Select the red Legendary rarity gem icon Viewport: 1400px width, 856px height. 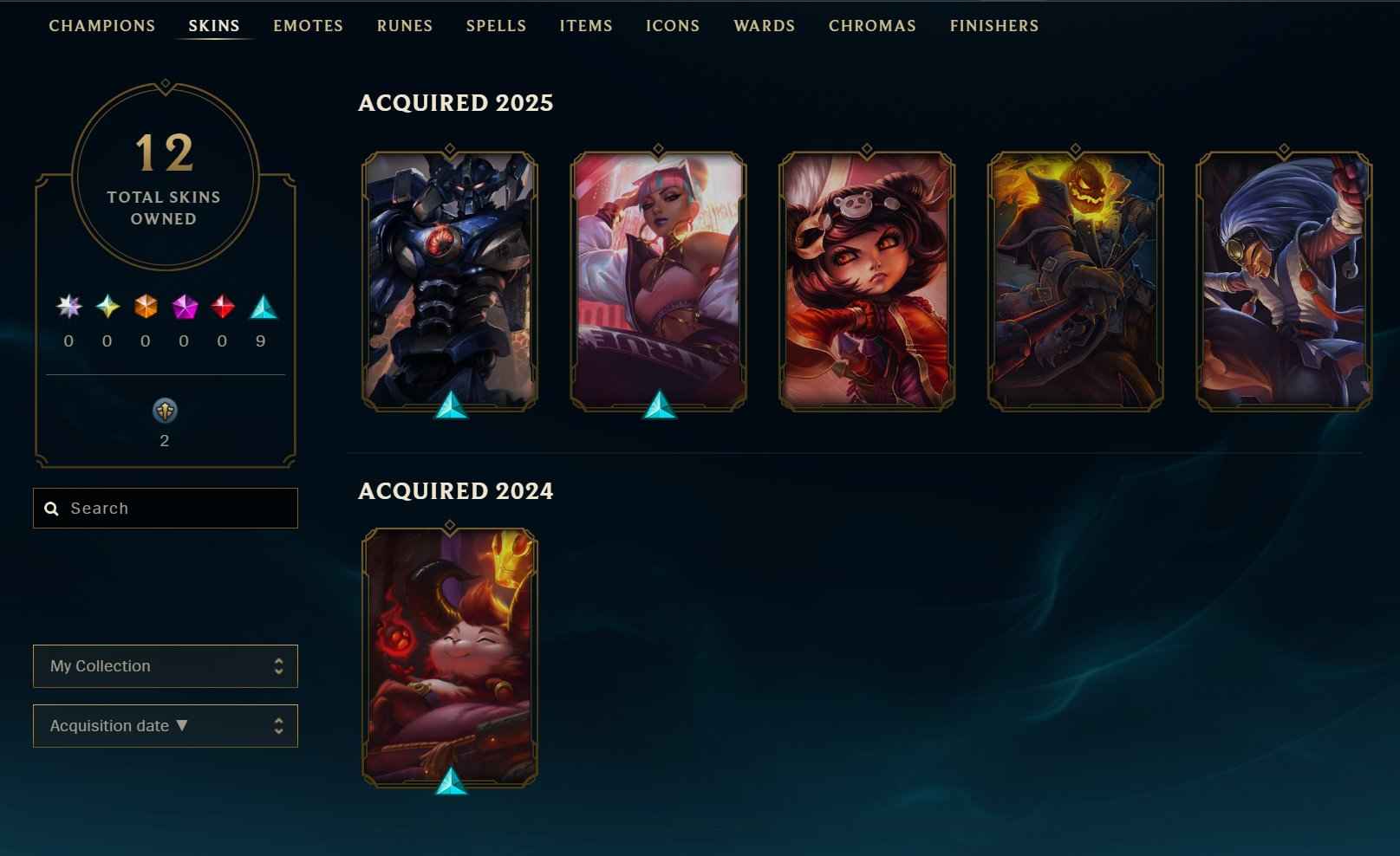(222, 308)
